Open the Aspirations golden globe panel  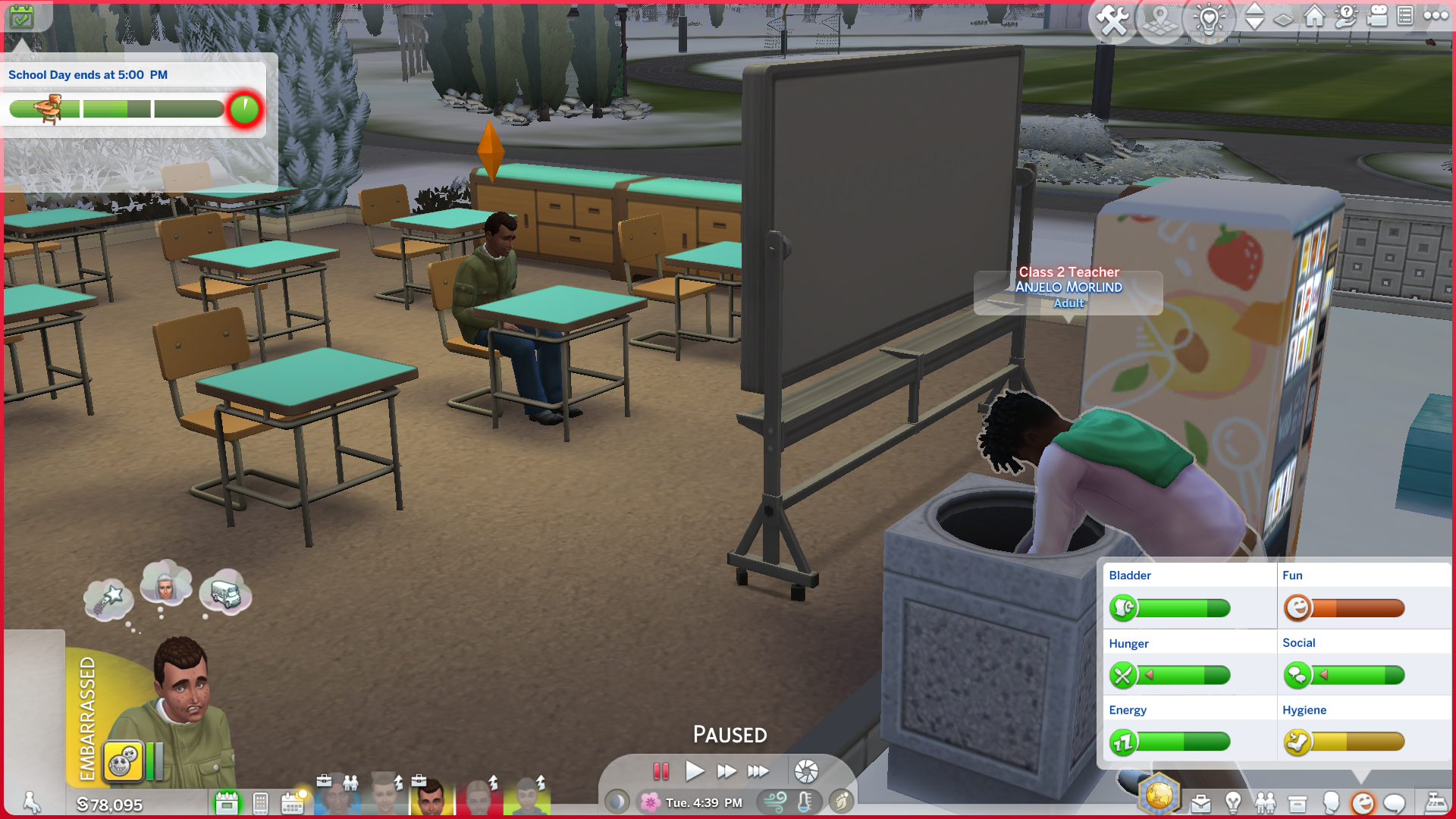[1159, 795]
